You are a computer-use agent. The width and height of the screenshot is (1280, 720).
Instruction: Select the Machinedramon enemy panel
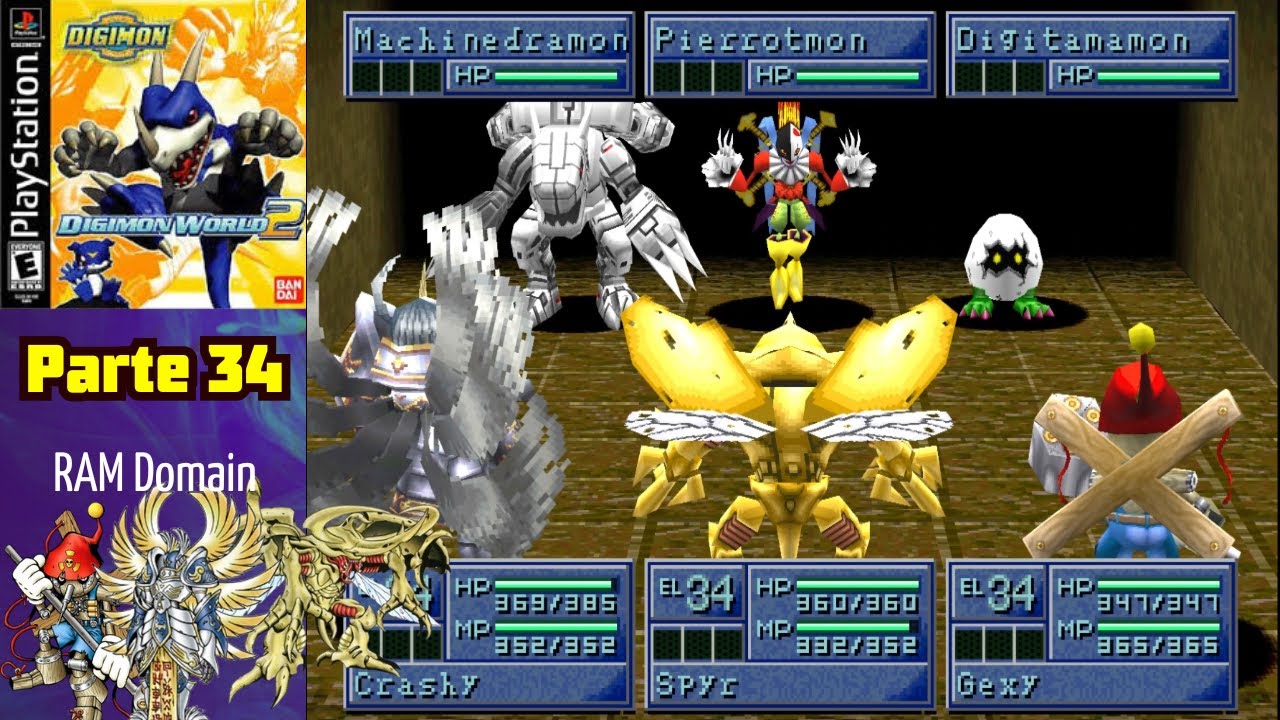489,55
